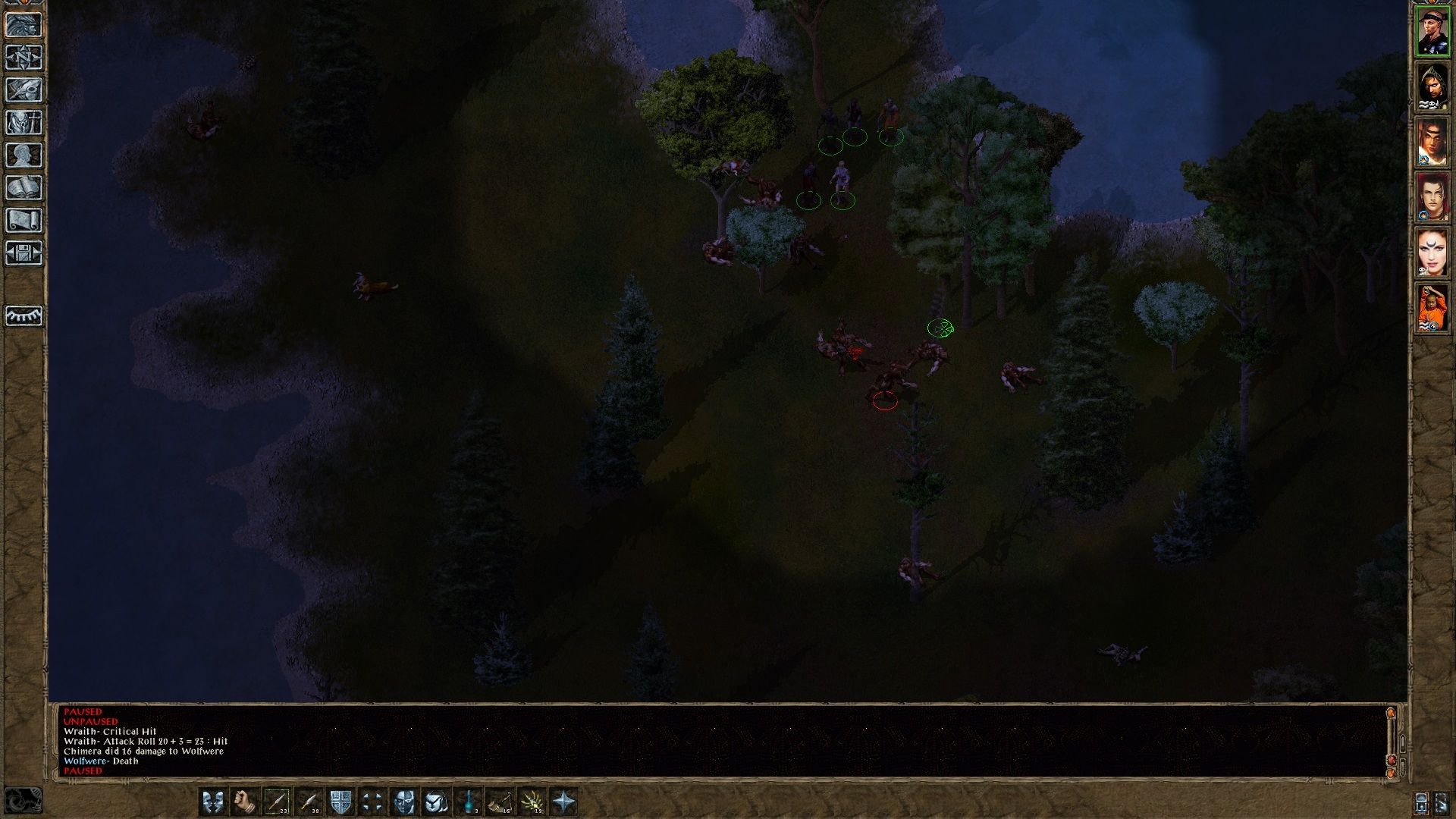Viewport: 1456px width, 819px height.
Task: Equip the dart stack with 23 left
Action: click(277, 801)
